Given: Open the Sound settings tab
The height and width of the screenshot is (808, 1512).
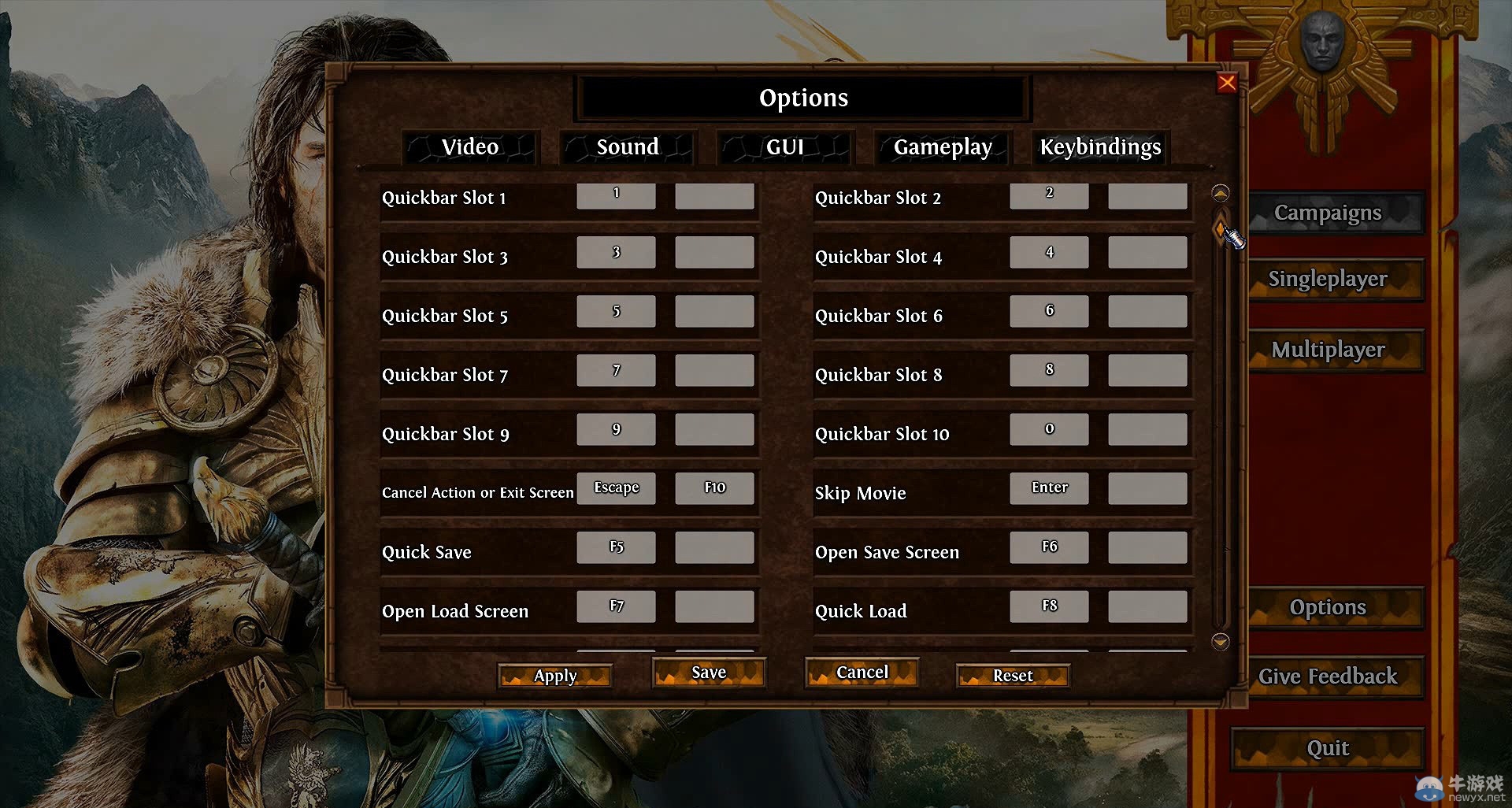Looking at the screenshot, I should tap(628, 147).
